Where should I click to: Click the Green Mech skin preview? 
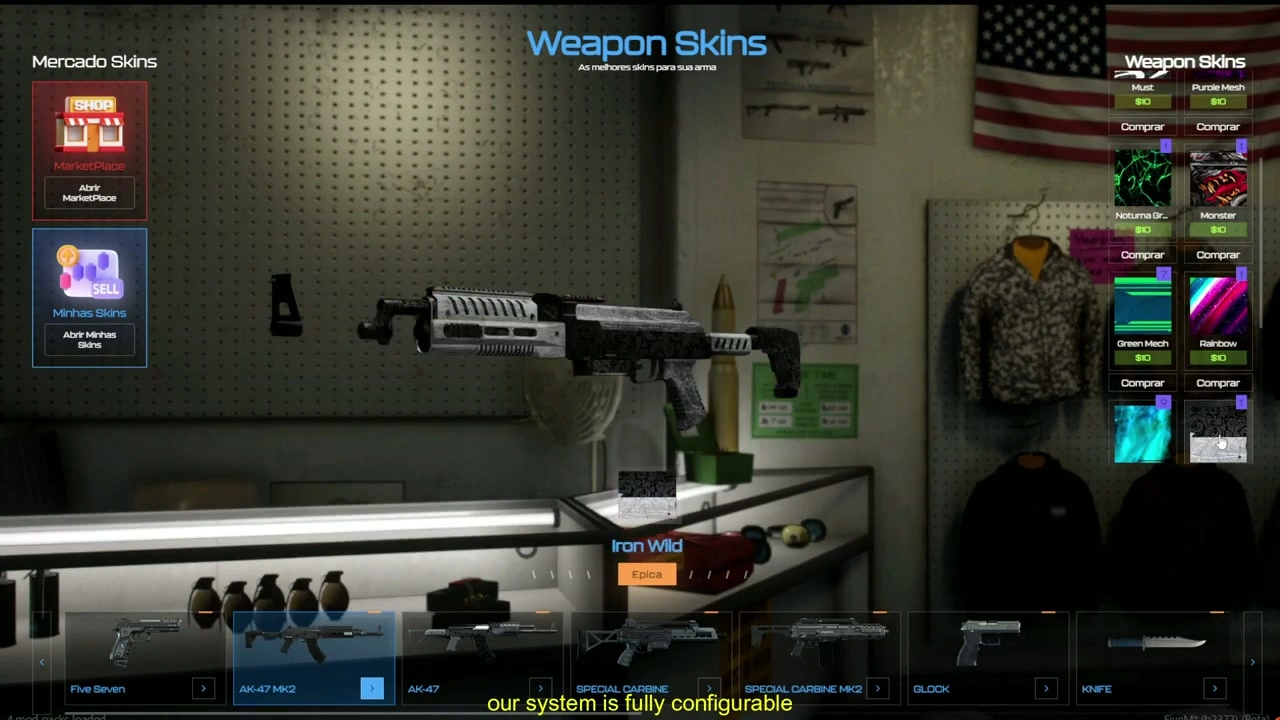click(1142, 305)
